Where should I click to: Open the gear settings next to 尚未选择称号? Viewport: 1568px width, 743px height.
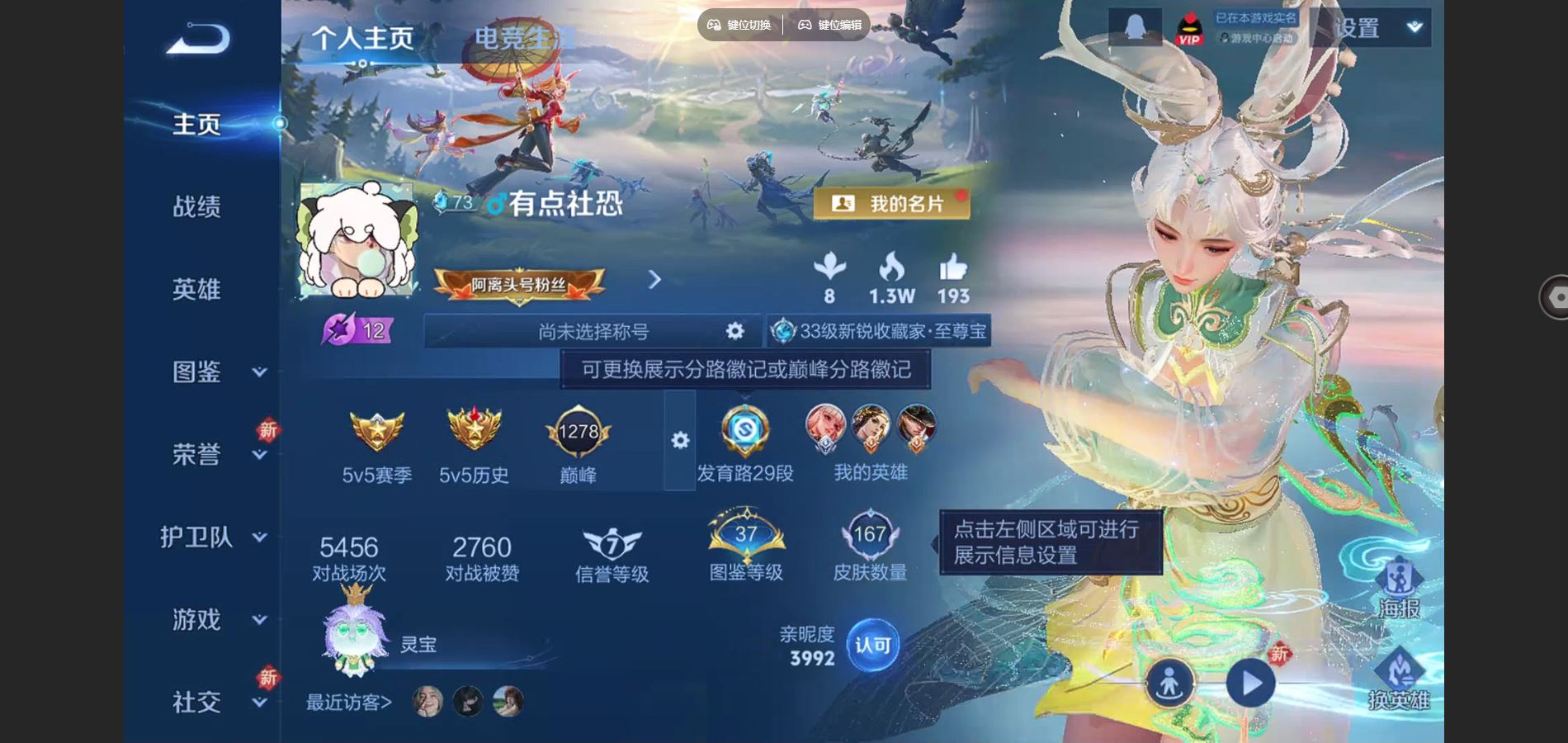tap(733, 330)
